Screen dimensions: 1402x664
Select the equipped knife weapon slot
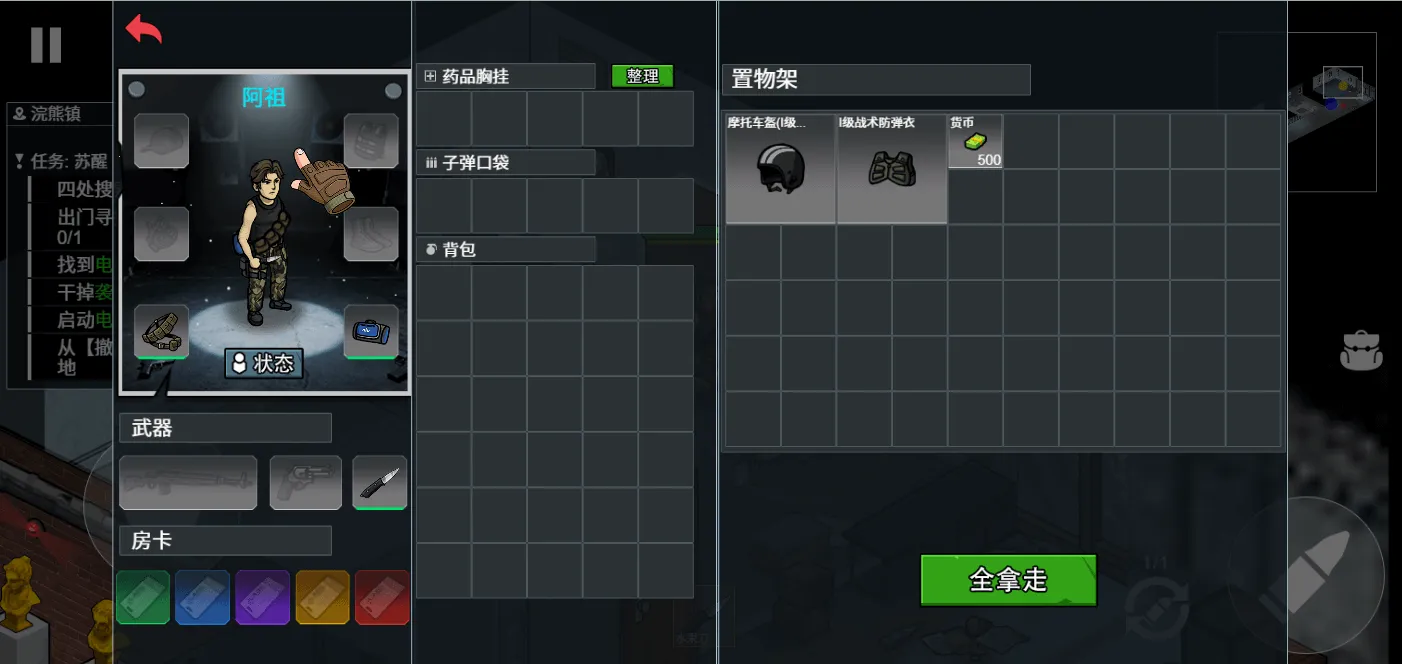pos(380,483)
